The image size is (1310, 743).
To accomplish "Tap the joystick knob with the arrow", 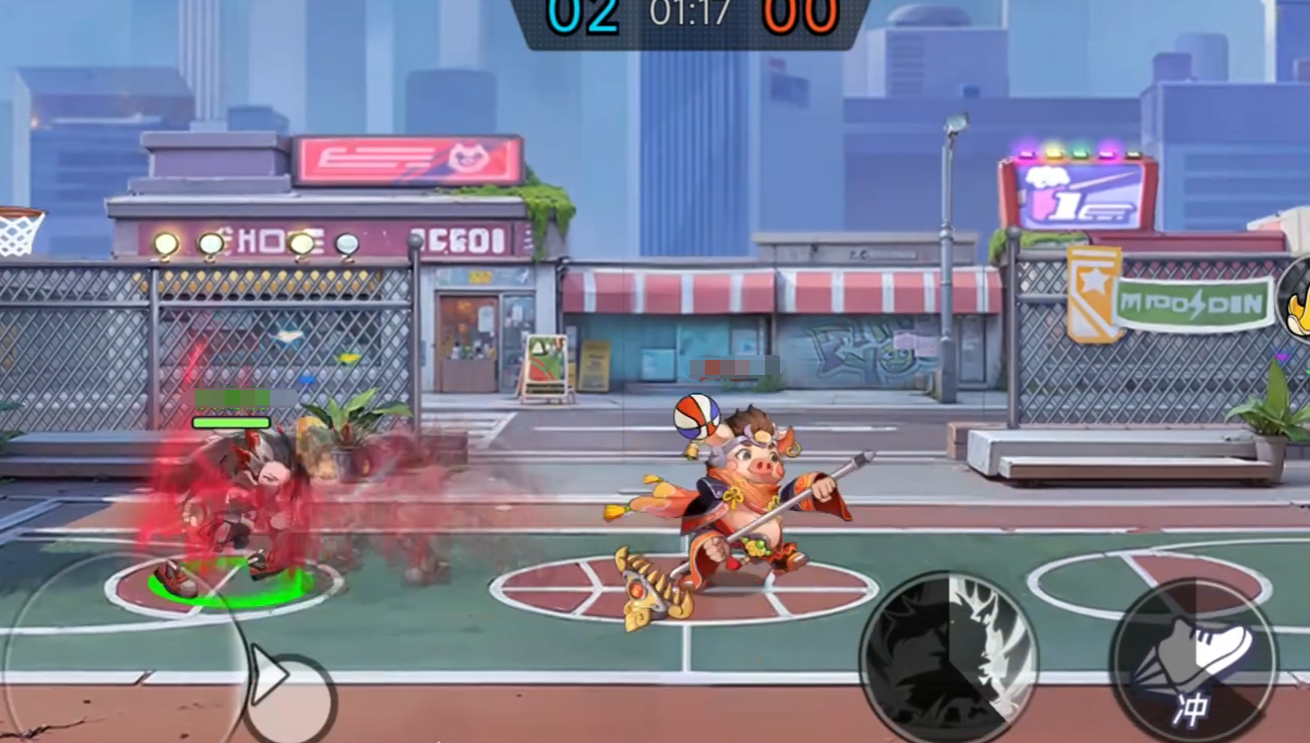I will pyautogui.click(x=289, y=695).
